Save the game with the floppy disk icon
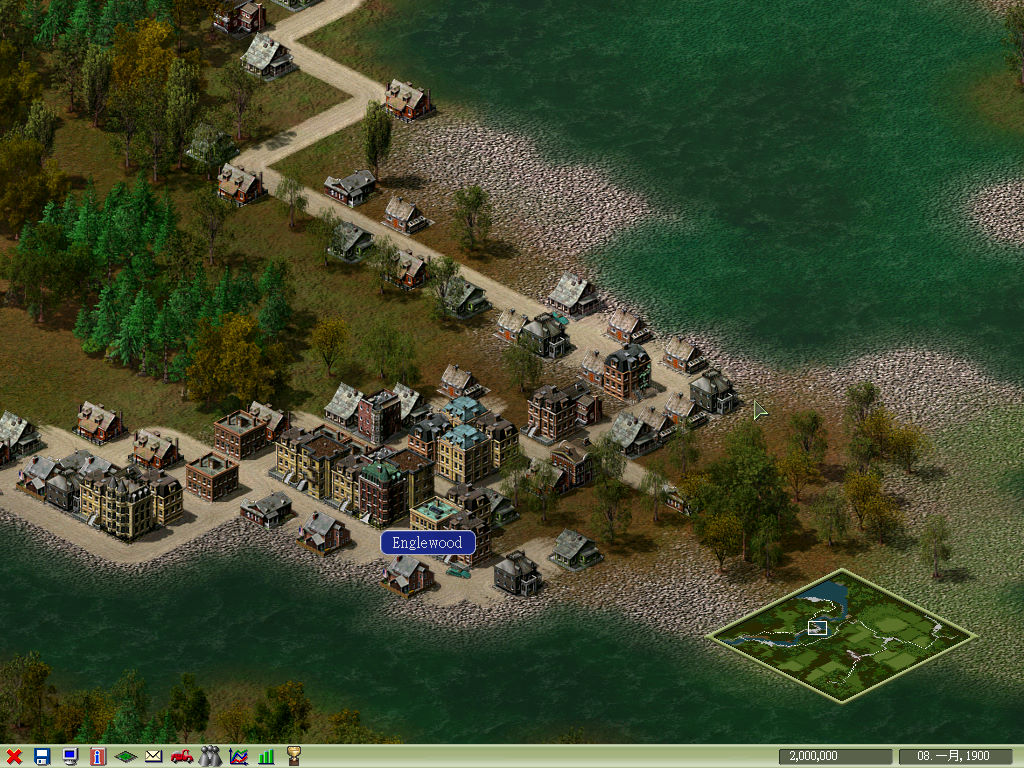Viewport: 1024px width, 768px height. point(42,756)
